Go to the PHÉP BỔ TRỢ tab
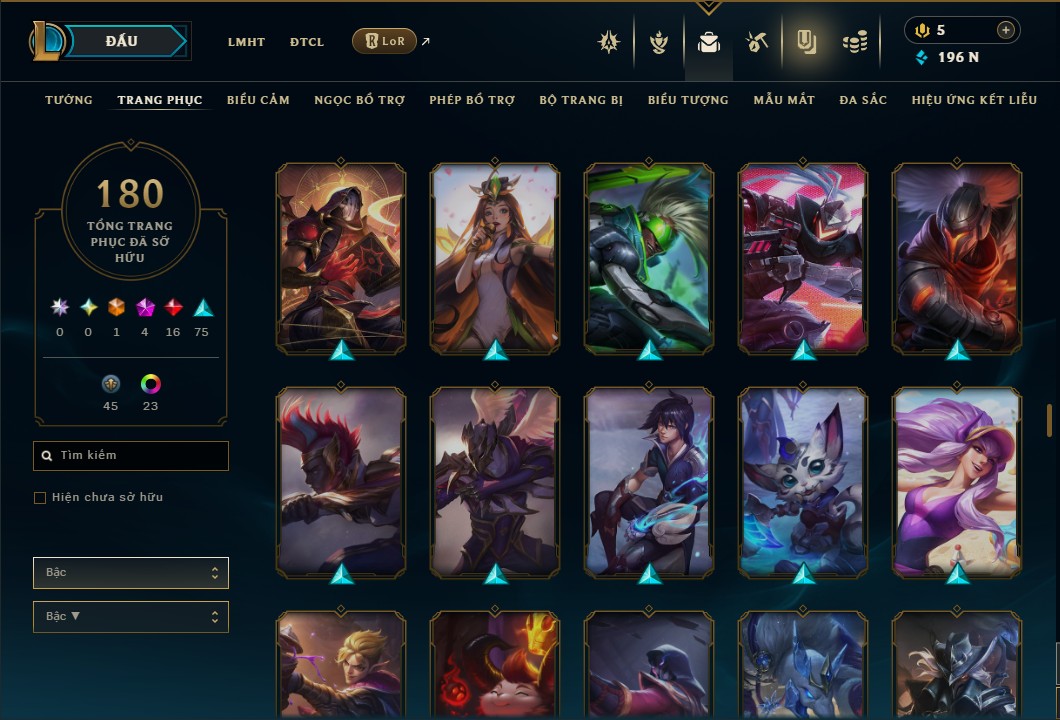The width and height of the screenshot is (1060, 720). tap(472, 100)
